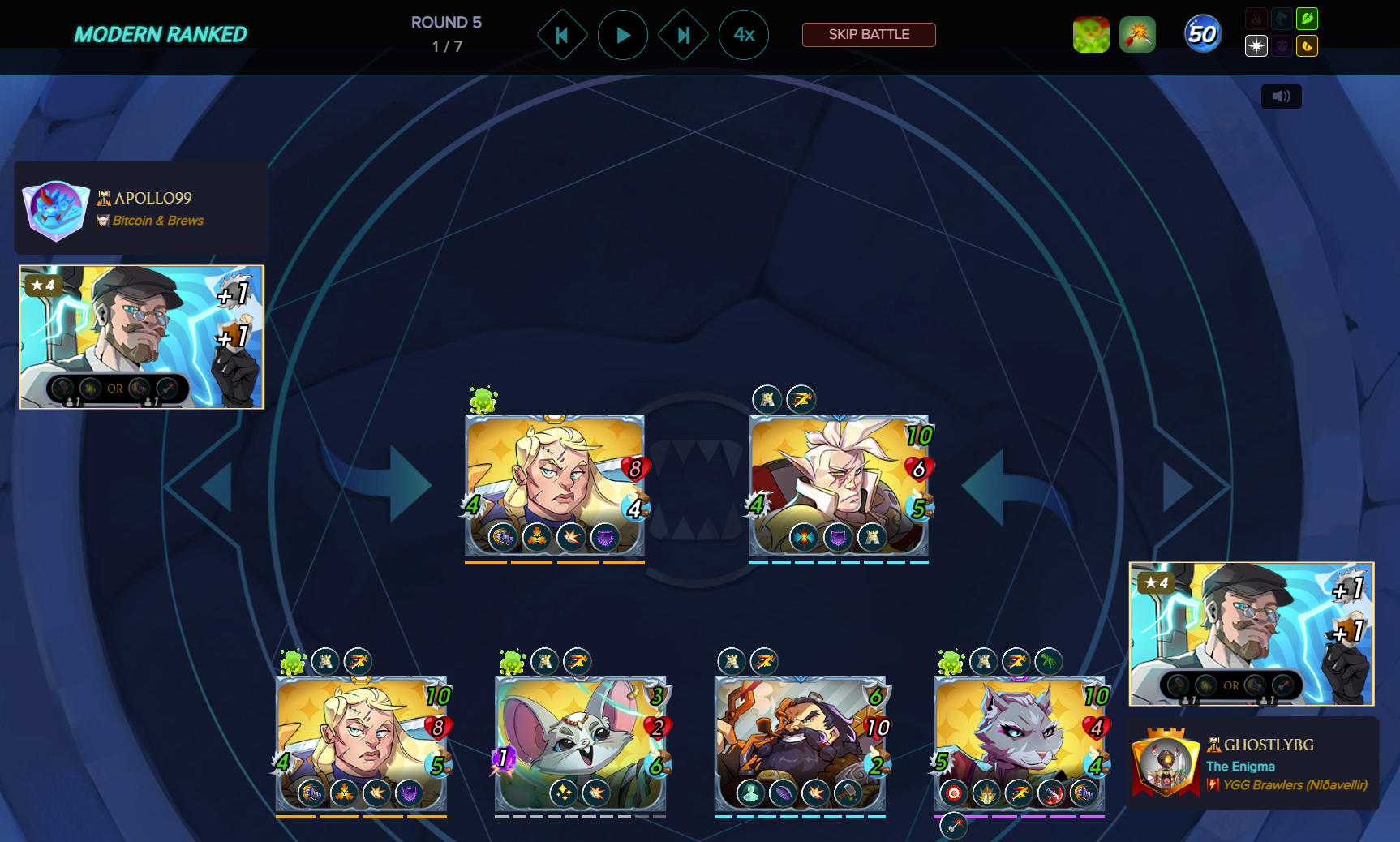Select APOLLO99's summoner card
1400x842 pixels.
tap(141, 337)
